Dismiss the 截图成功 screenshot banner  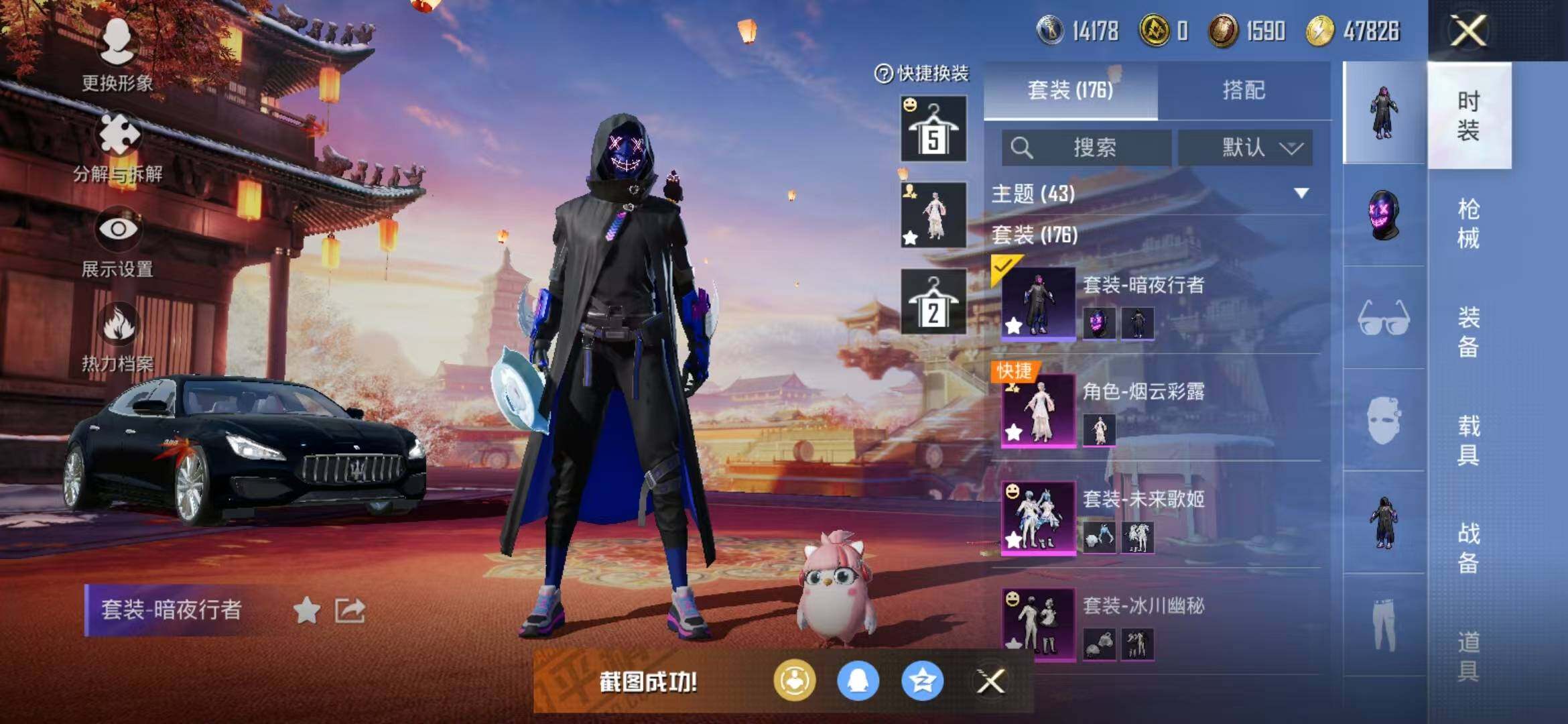[x=990, y=682]
